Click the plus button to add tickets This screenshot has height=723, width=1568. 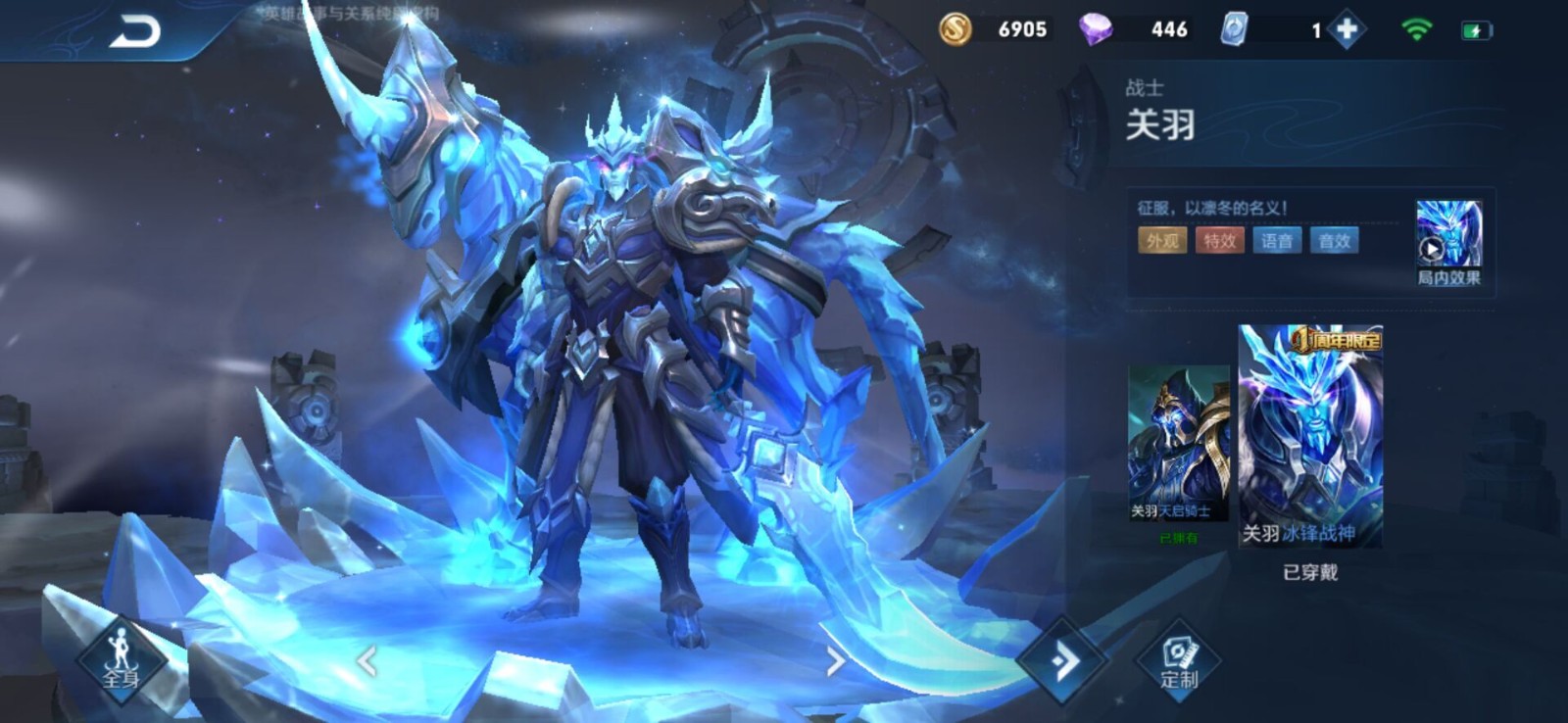[x=1347, y=30]
